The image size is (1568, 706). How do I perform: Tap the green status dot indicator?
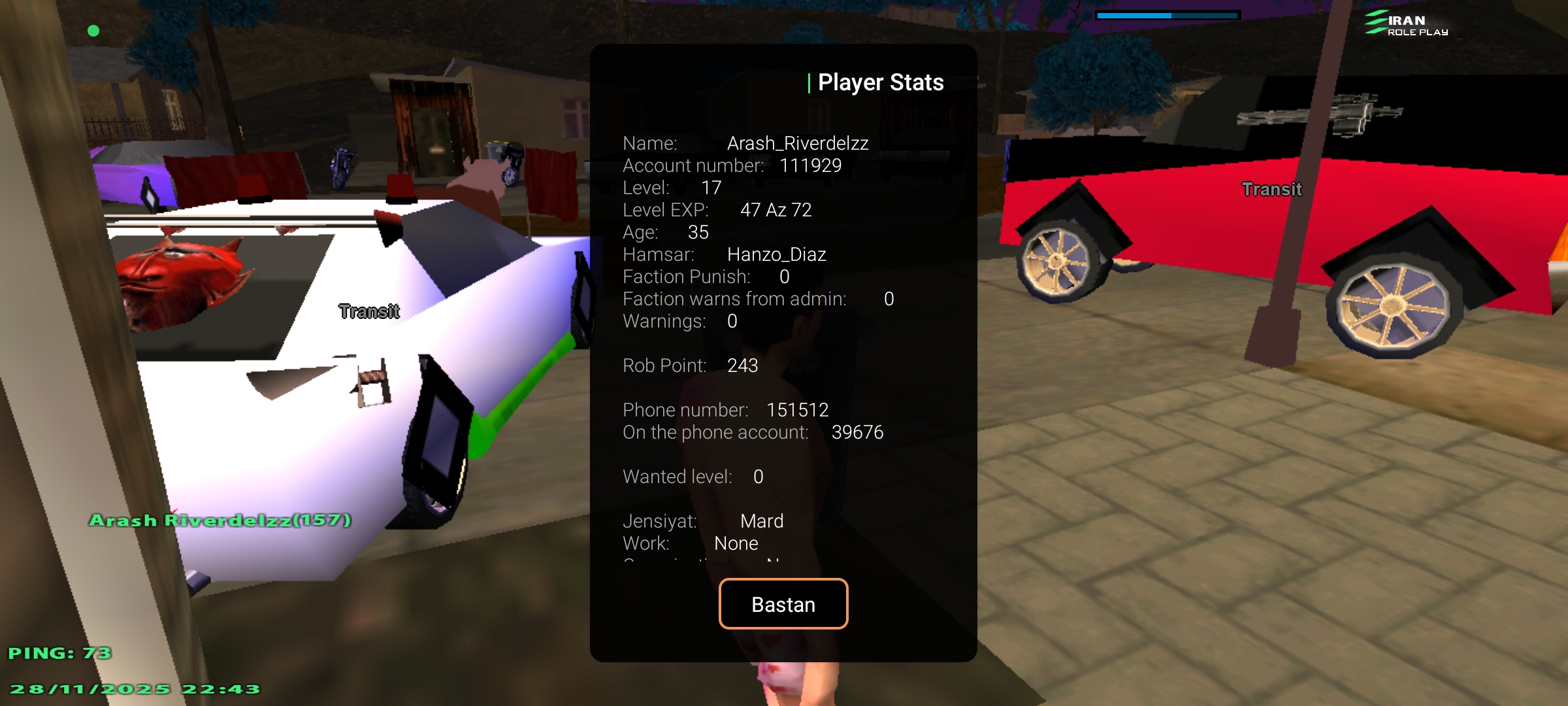[93, 30]
